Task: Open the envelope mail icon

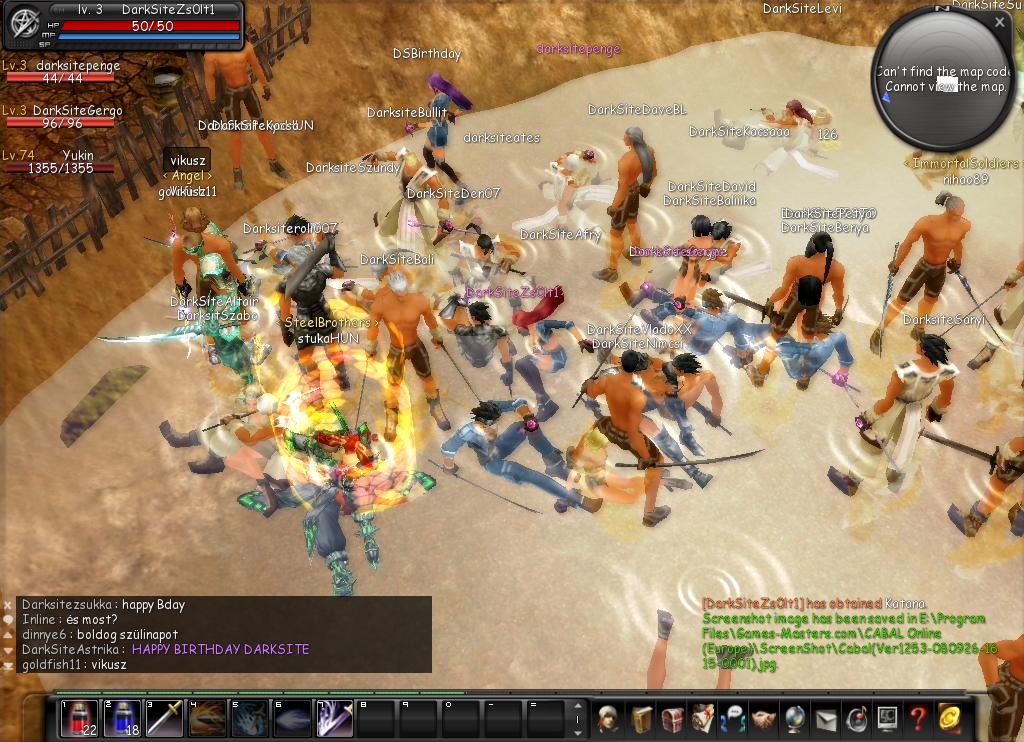Action: (826, 718)
